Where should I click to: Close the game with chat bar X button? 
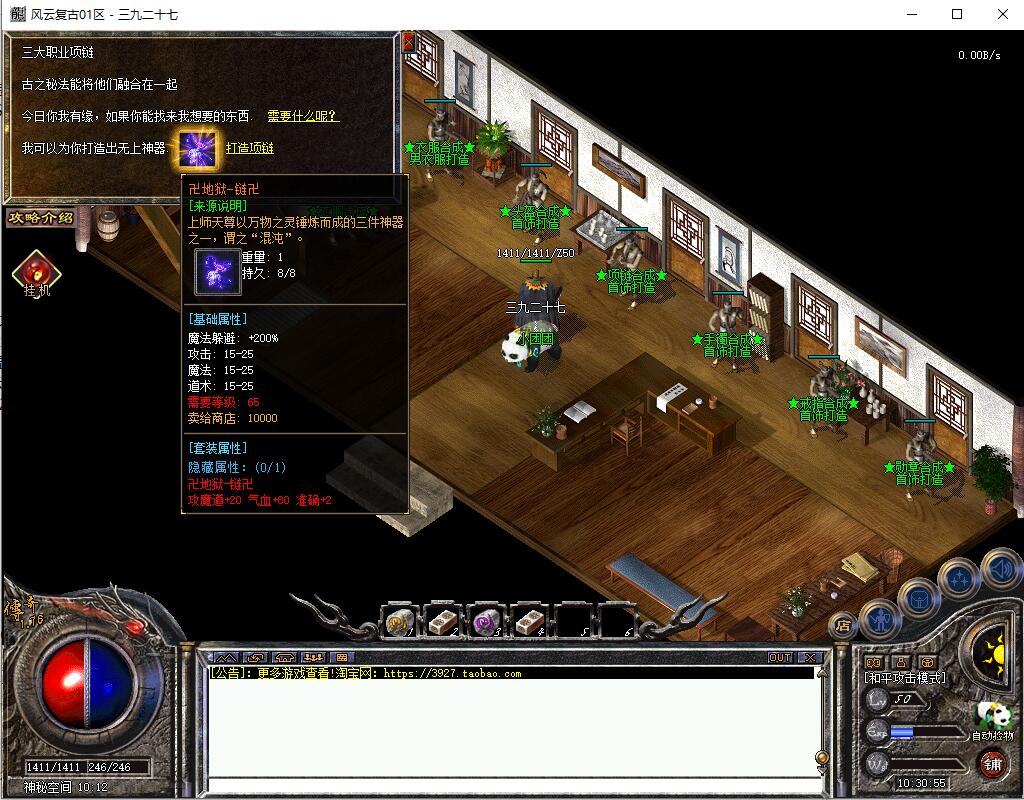coord(809,657)
